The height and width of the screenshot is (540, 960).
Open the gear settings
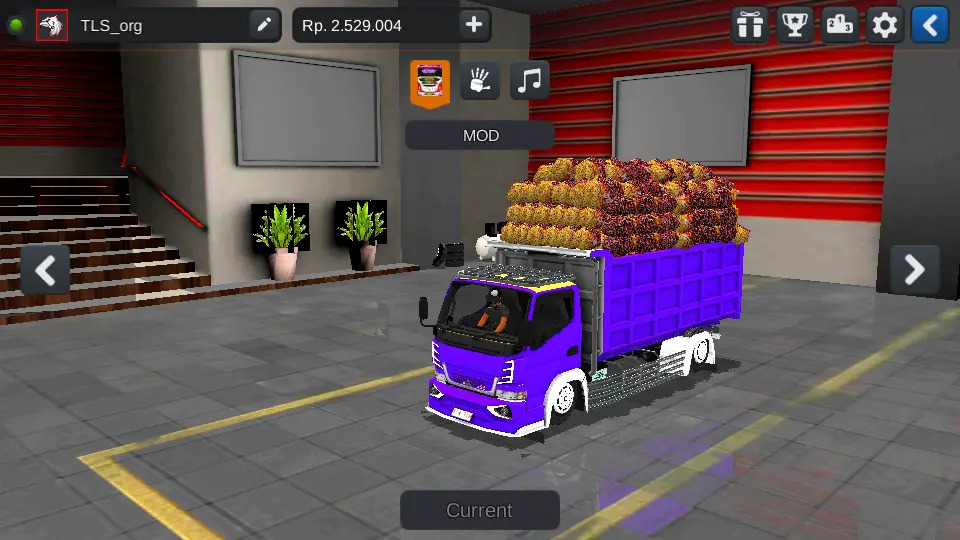[885, 25]
